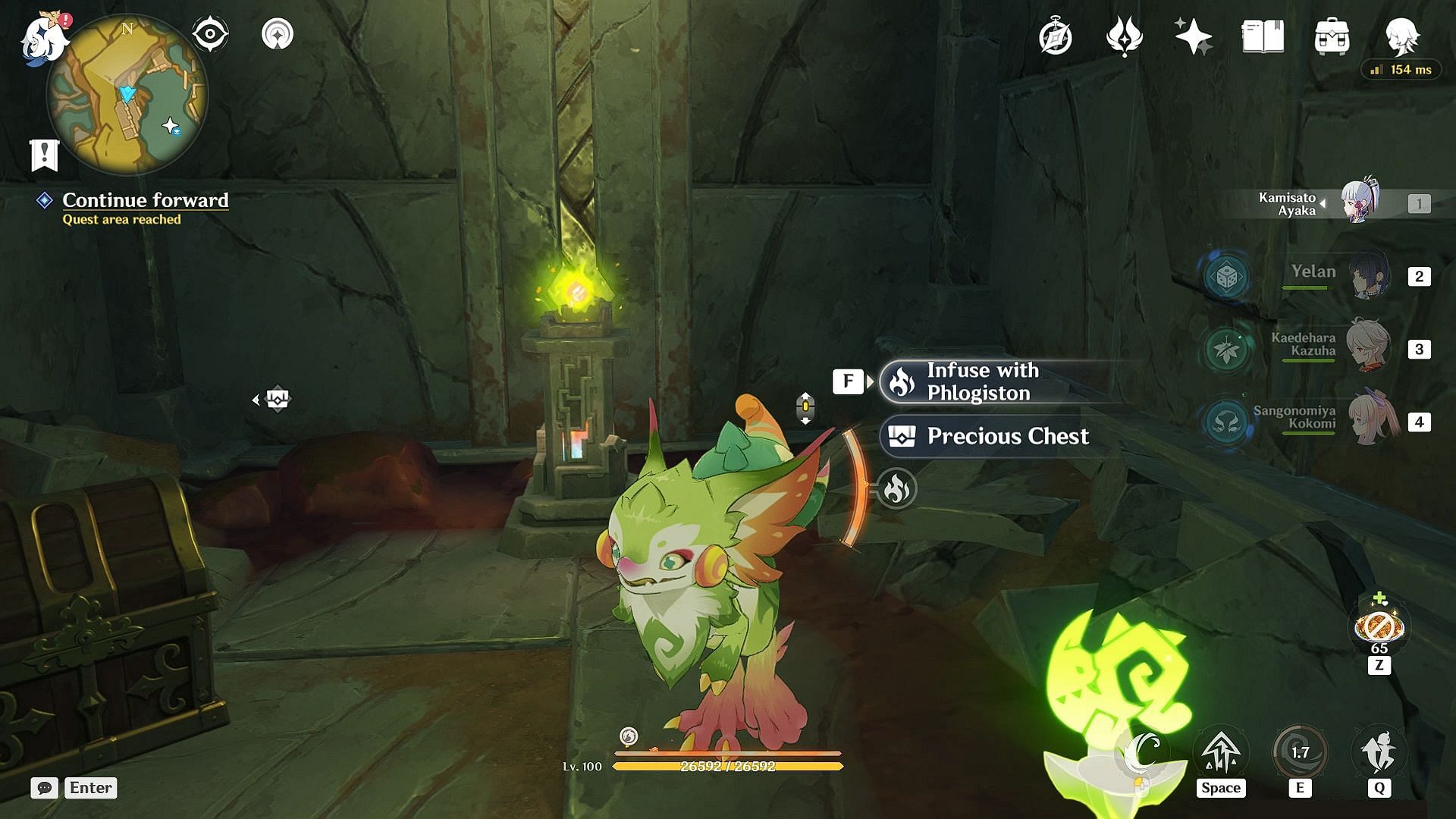The height and width of the screenshot is (819, 1456).
Task: Open the Adventurer Handbook book icon
Action: (x=1263, y=36)
